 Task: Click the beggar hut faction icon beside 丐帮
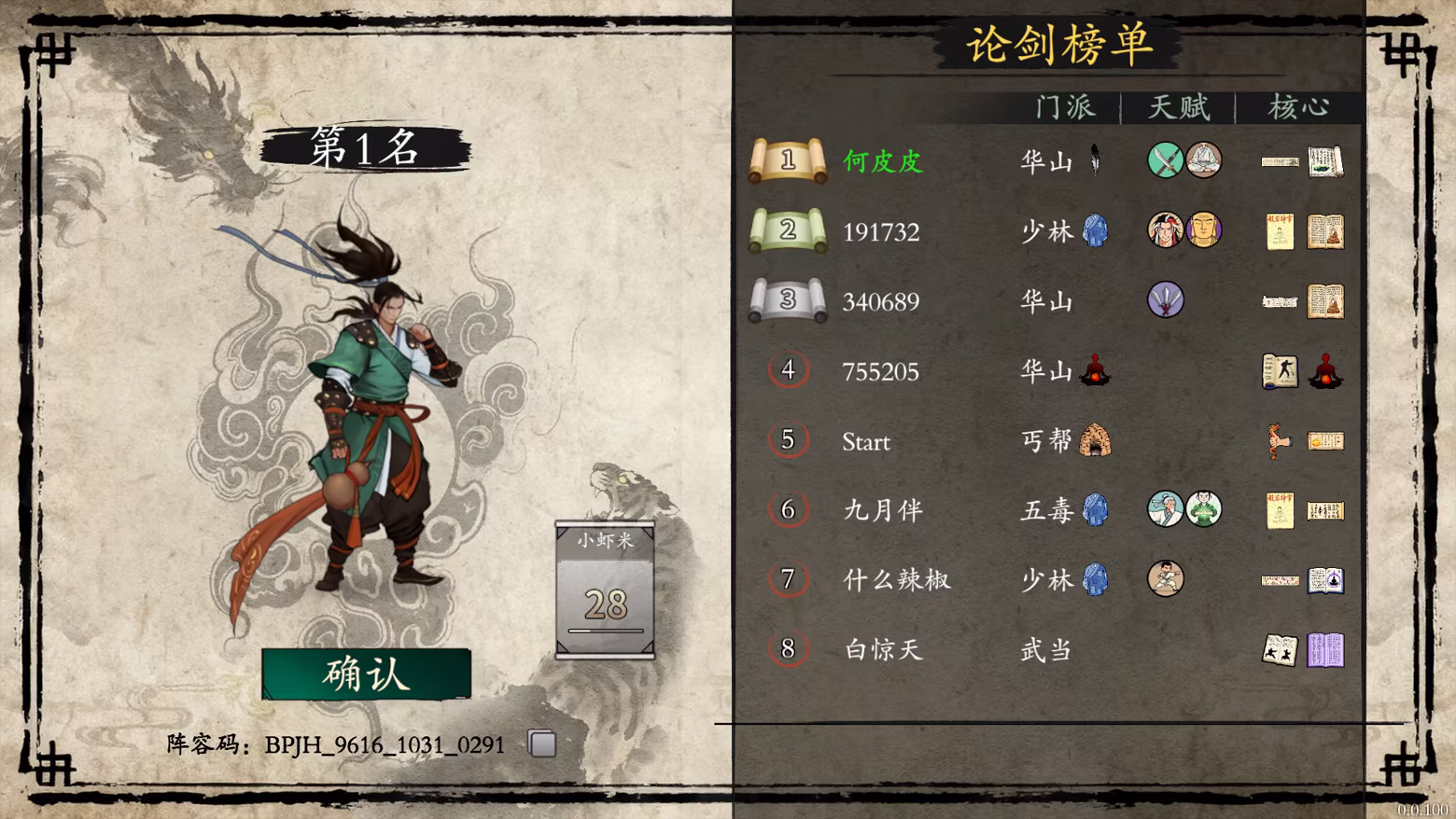click(x=1094, y=440)
